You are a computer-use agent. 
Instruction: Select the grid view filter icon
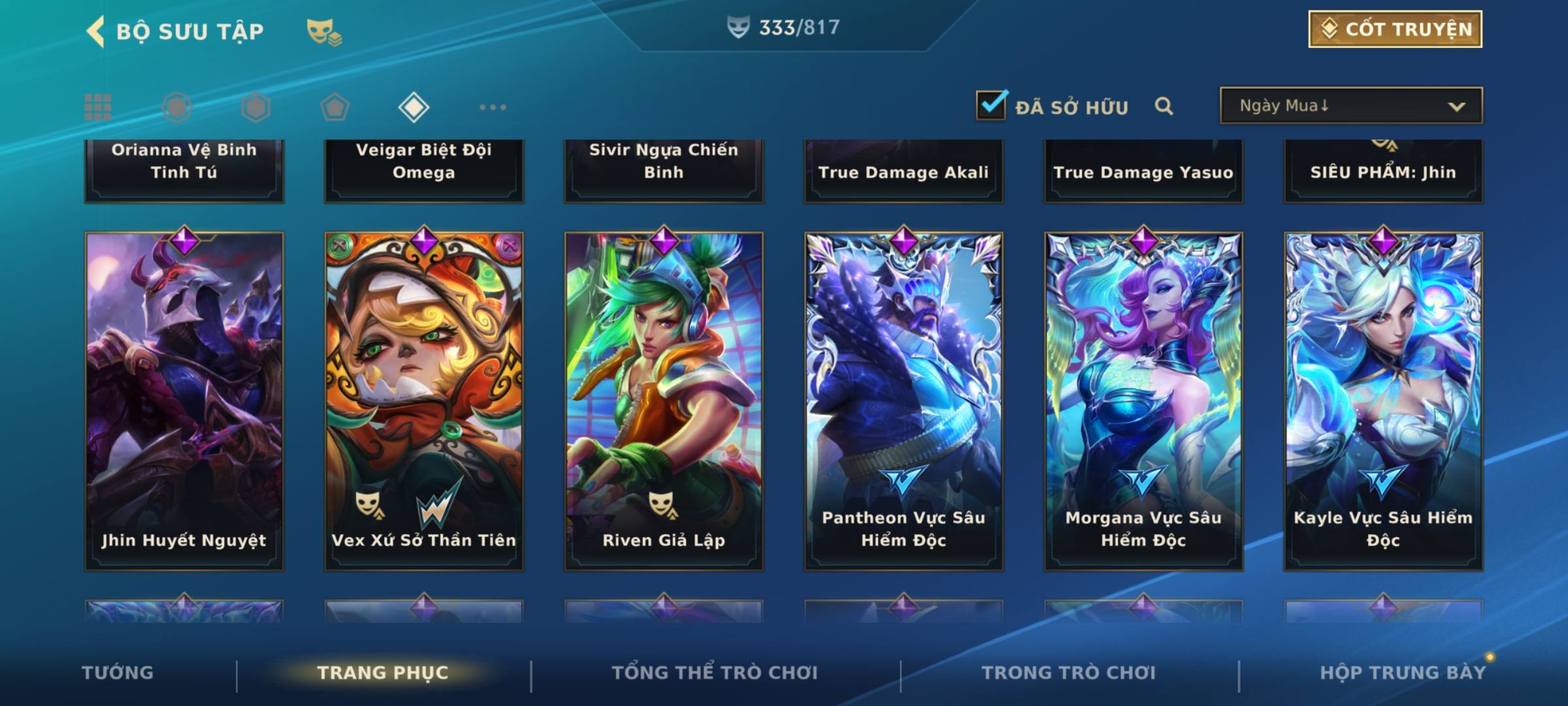(x=98, y=107)
